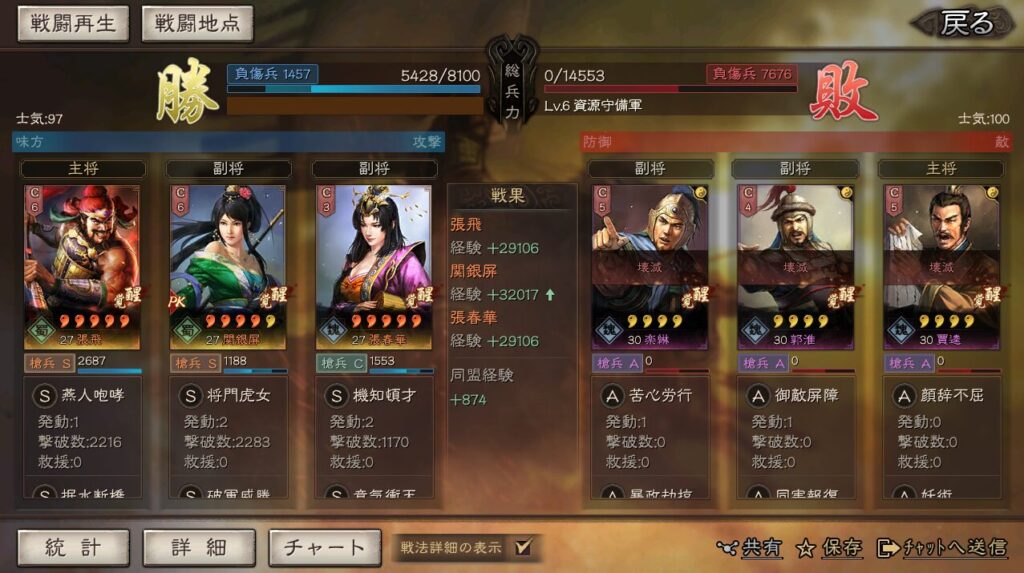Screen dimensions: 1024x573
Task: Select the 張春華 general card
Action: click(374, 265)
